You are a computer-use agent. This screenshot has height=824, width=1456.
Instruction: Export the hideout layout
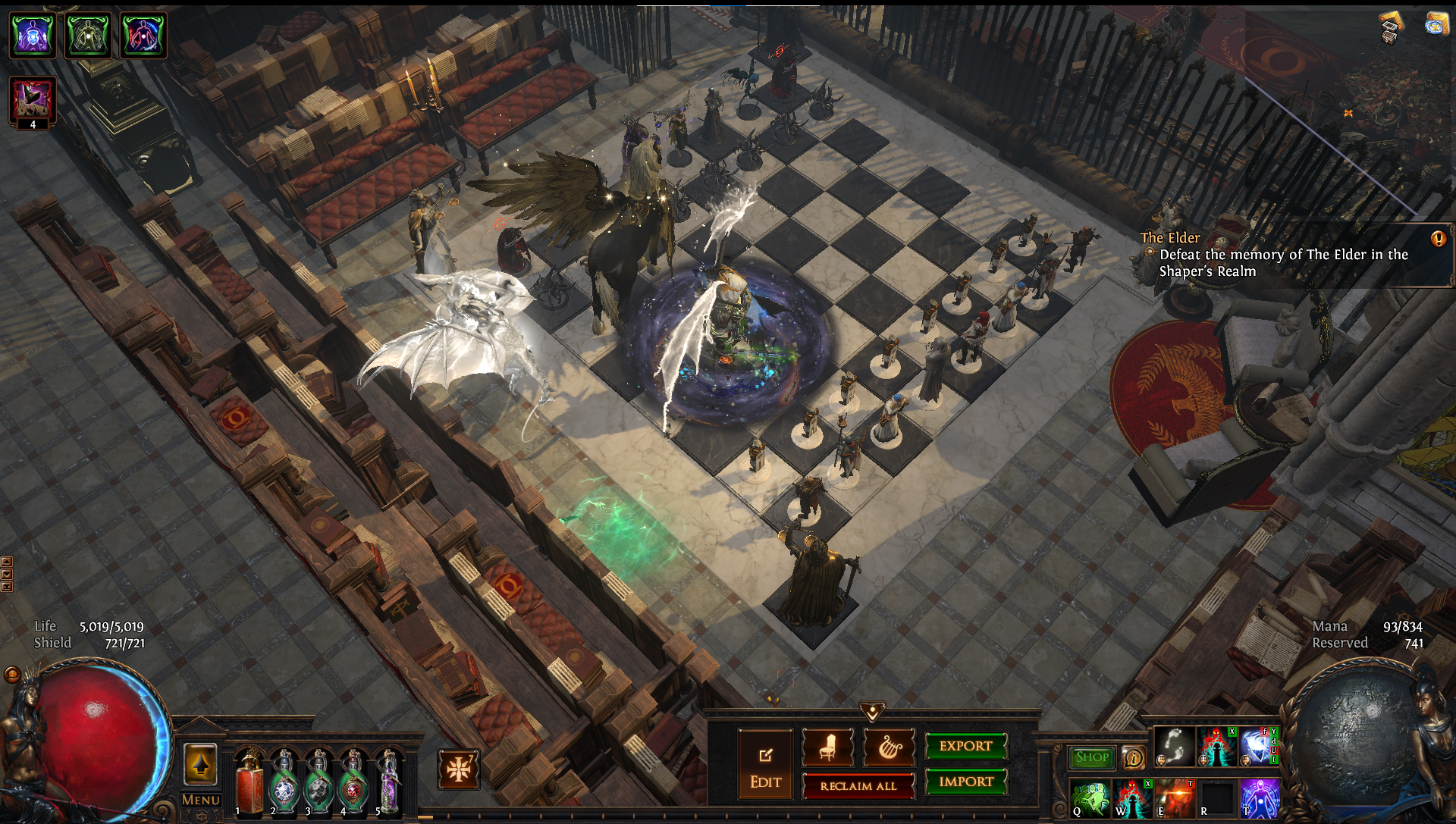(x=965, y=746)
